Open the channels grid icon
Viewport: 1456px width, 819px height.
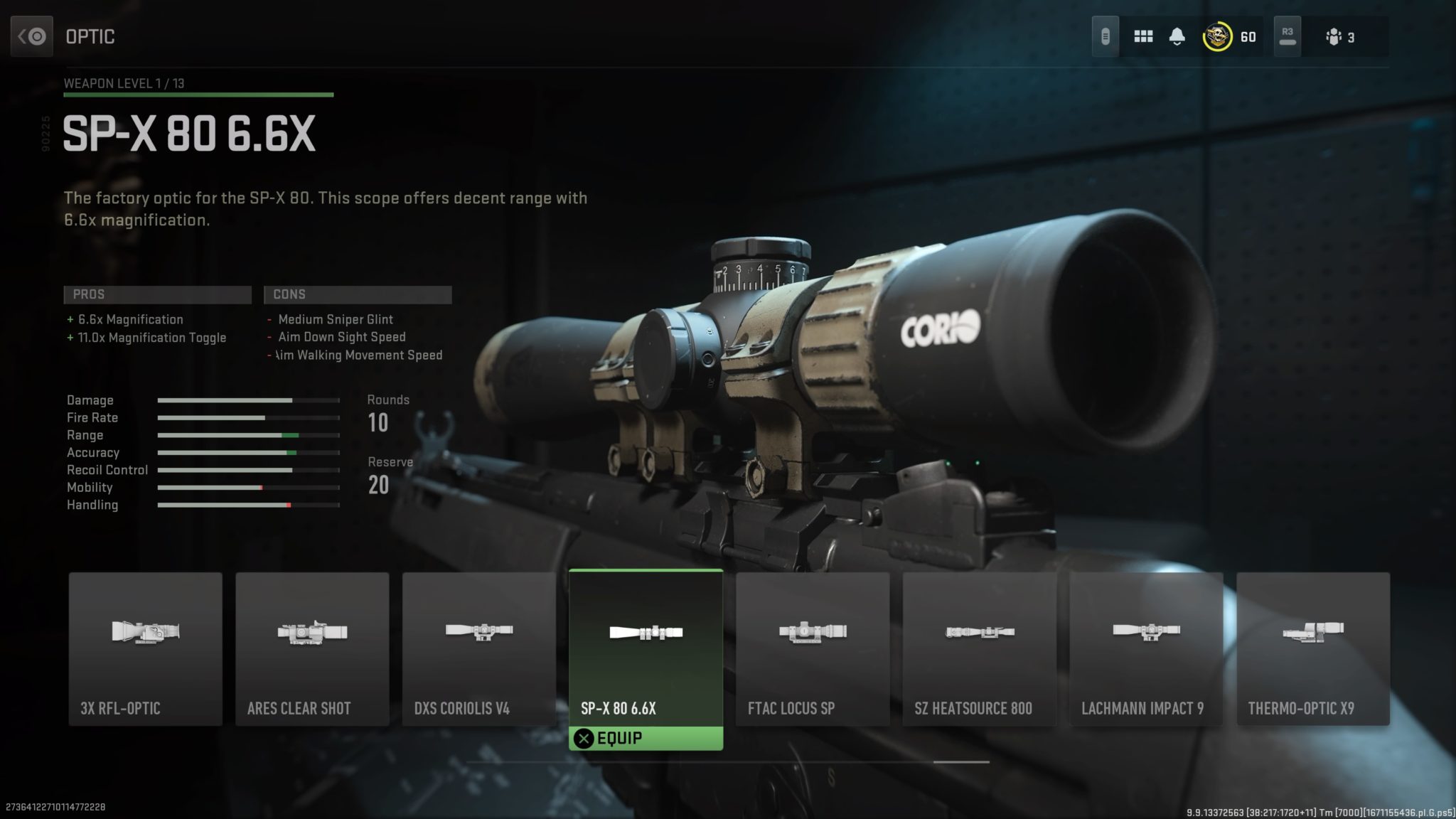[x=1144, y=36]
